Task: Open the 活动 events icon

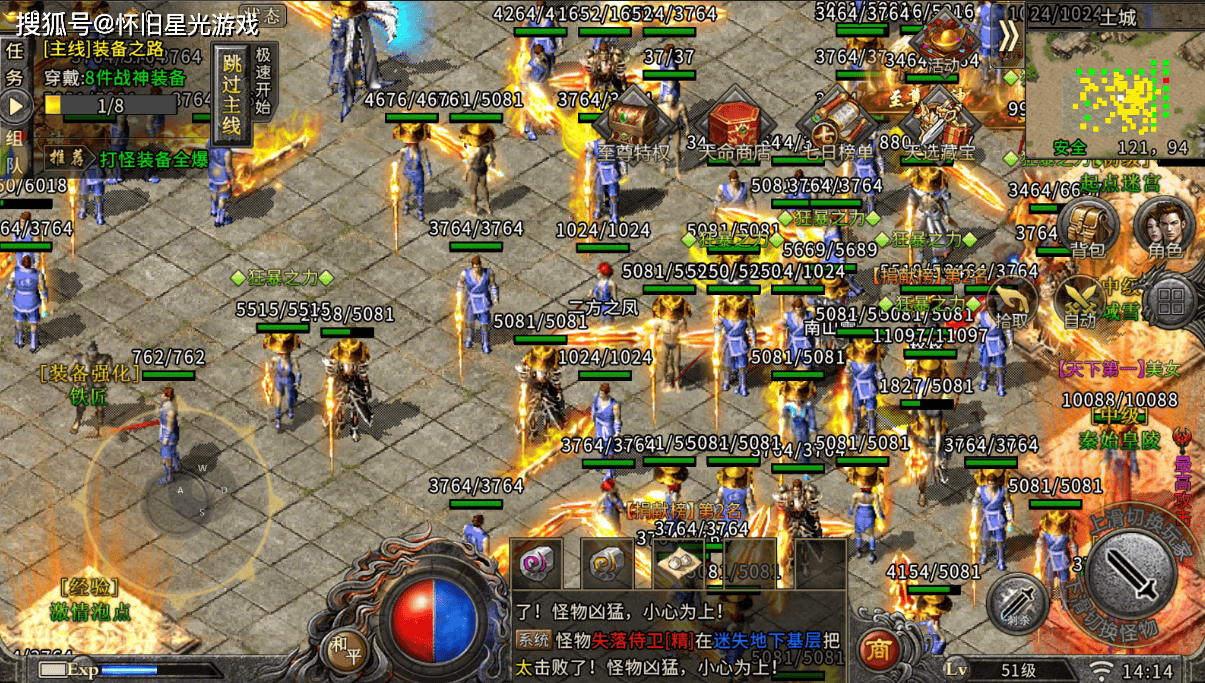Action: [941, 40]
